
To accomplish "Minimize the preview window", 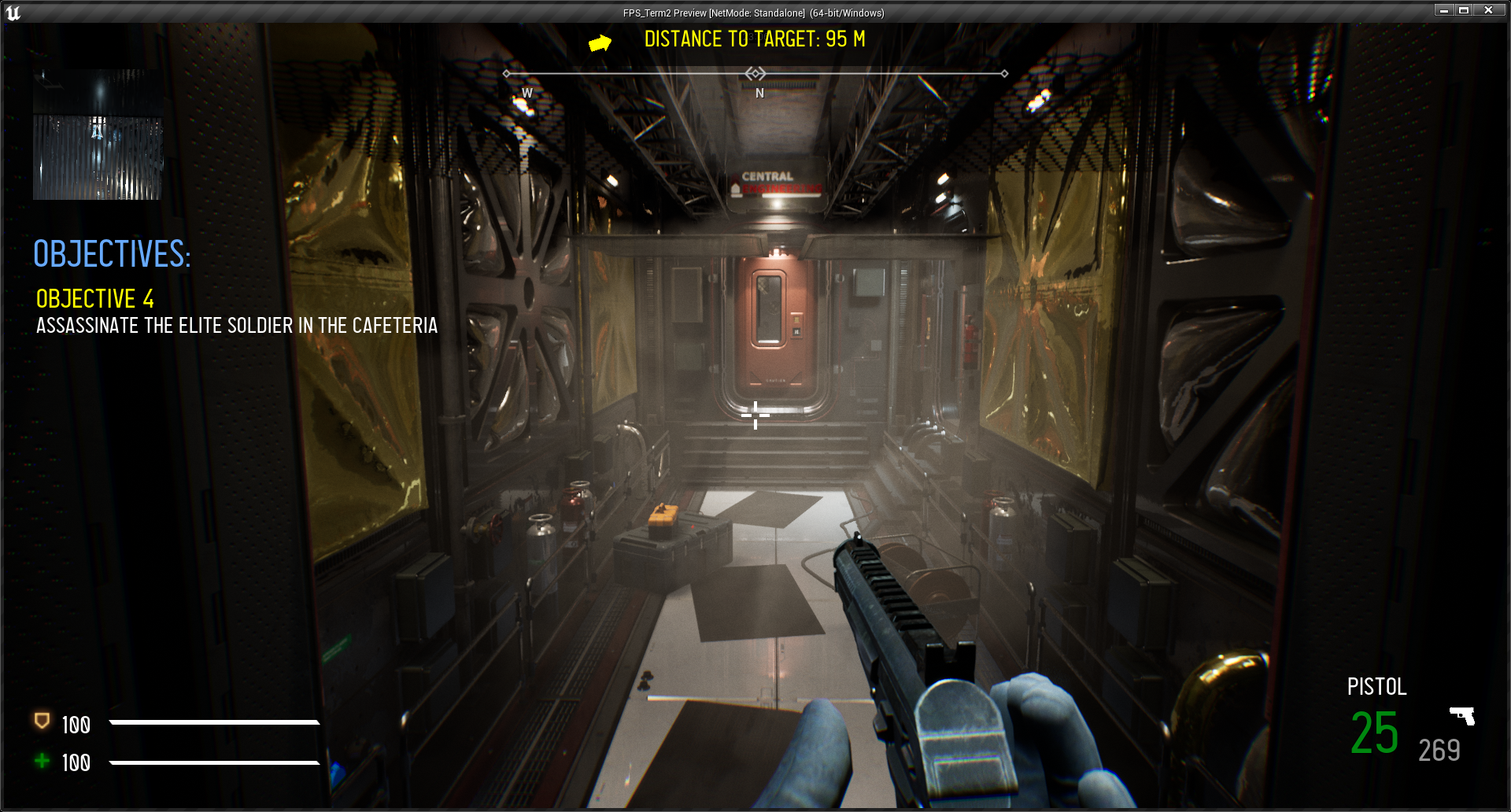I will point(1444,10).
